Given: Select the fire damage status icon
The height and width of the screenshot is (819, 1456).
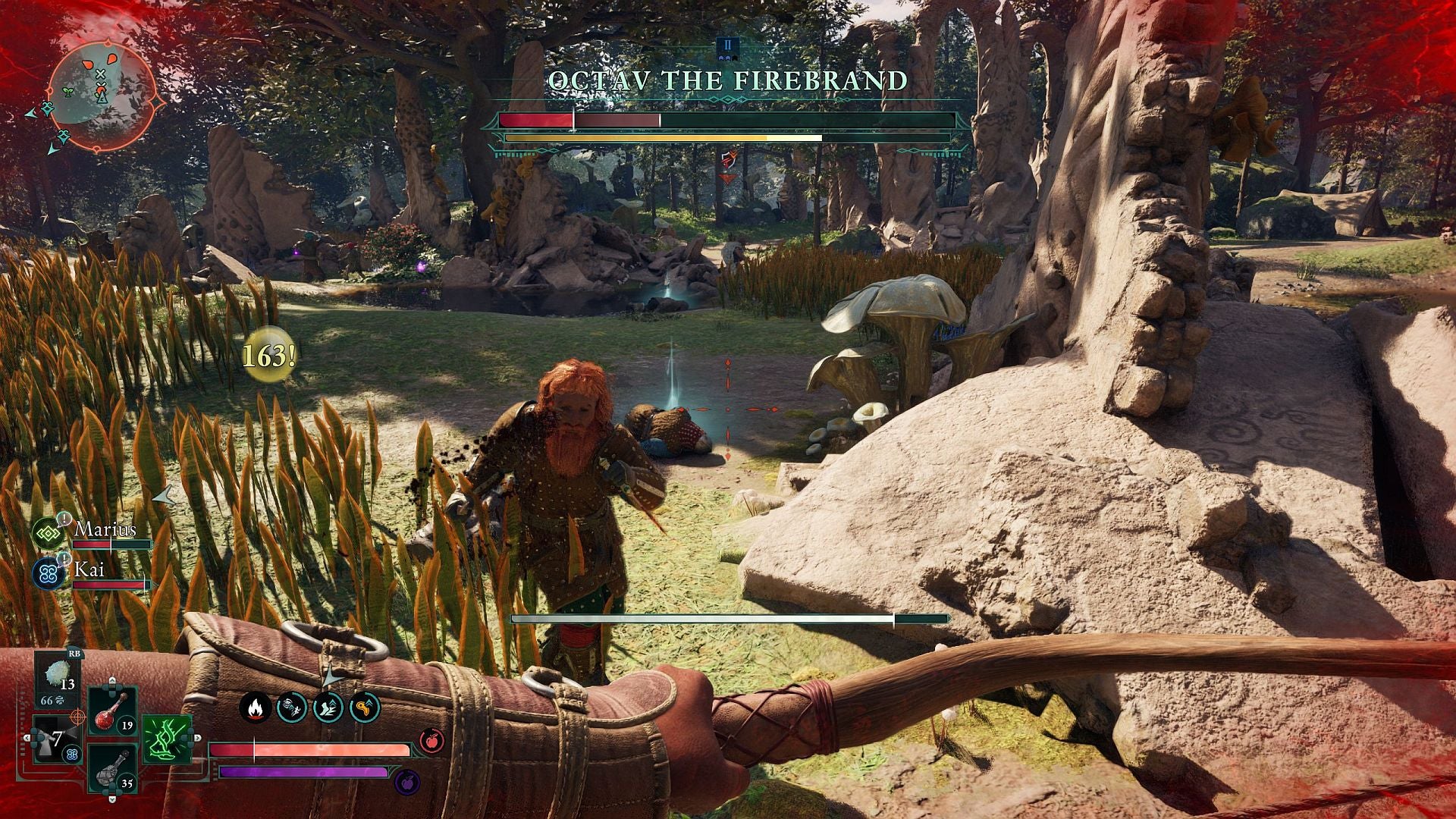Looking at the screenshot, I should (x=255, y=708).
